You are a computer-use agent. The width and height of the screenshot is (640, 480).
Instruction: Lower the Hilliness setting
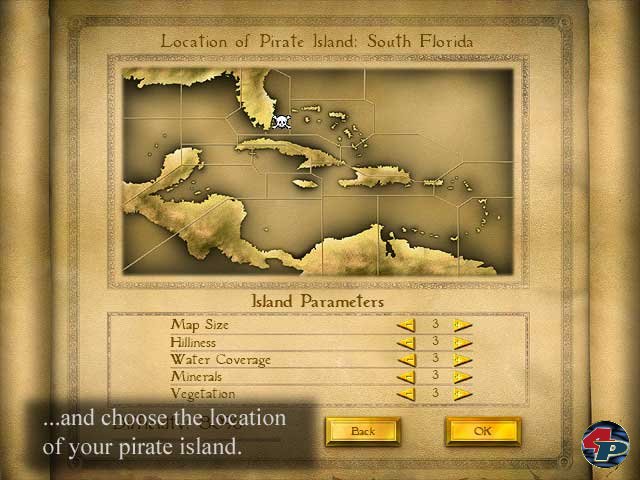pos(406,342)
